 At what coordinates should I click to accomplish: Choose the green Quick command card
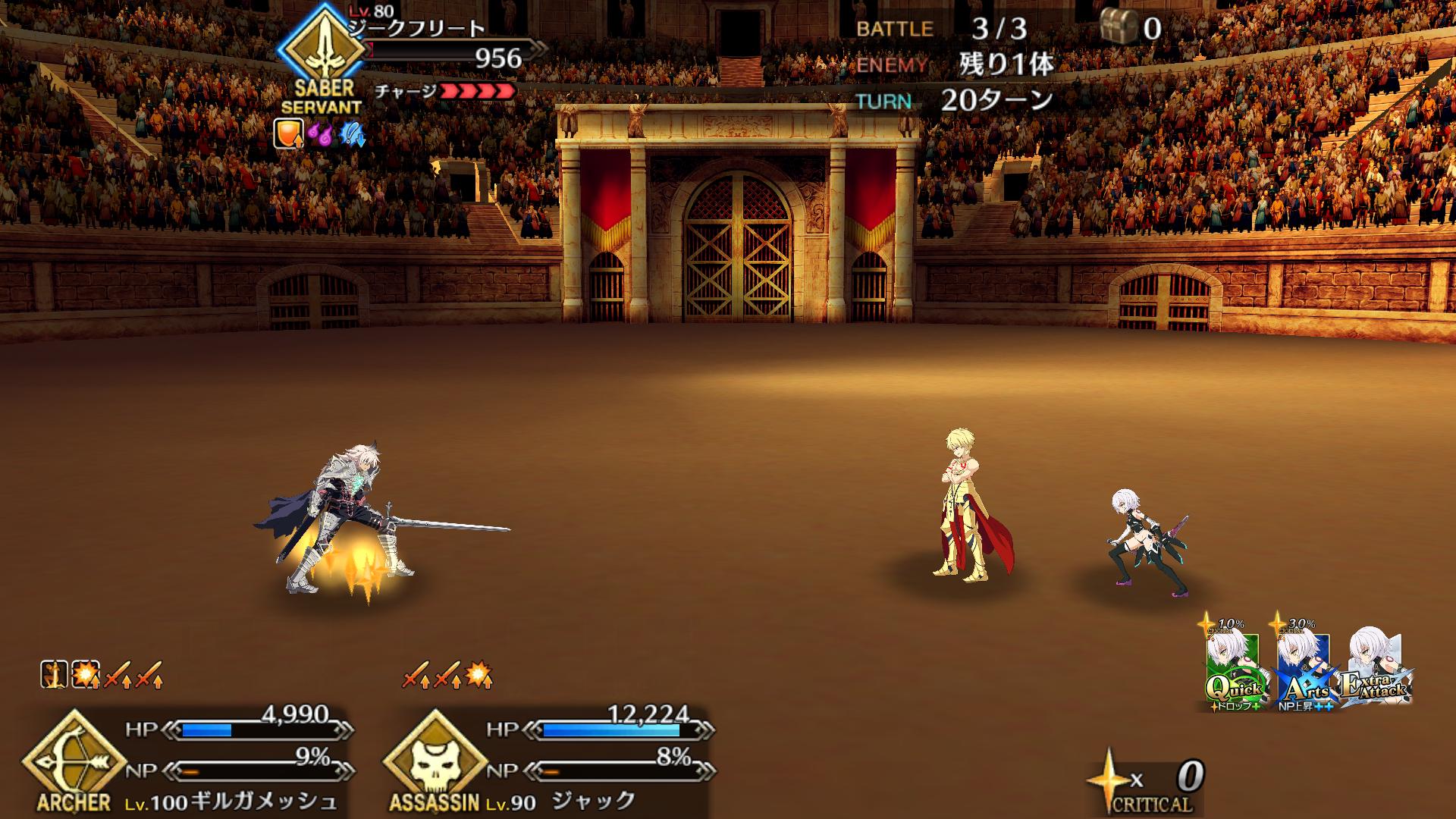(x=1232, y=671)
